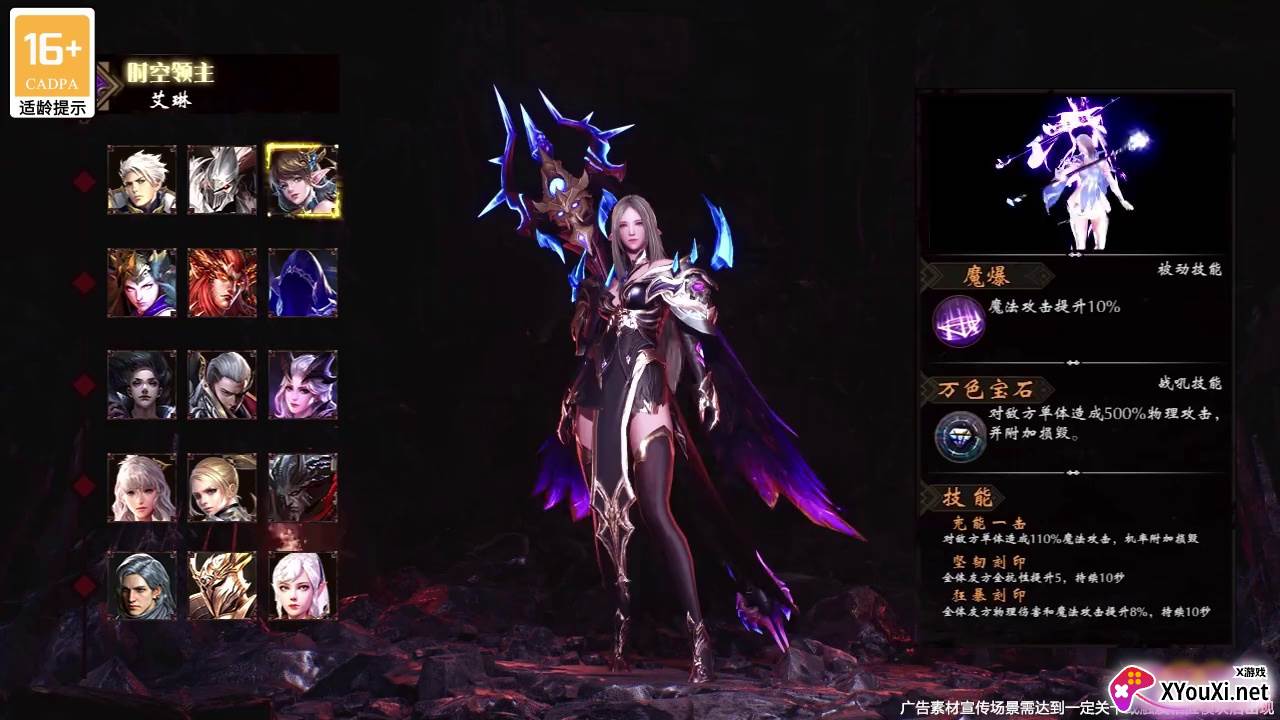Select the white-haired male hero portrait
Image resolution: width=1280 pixels, height=720 pixels.
142,180
